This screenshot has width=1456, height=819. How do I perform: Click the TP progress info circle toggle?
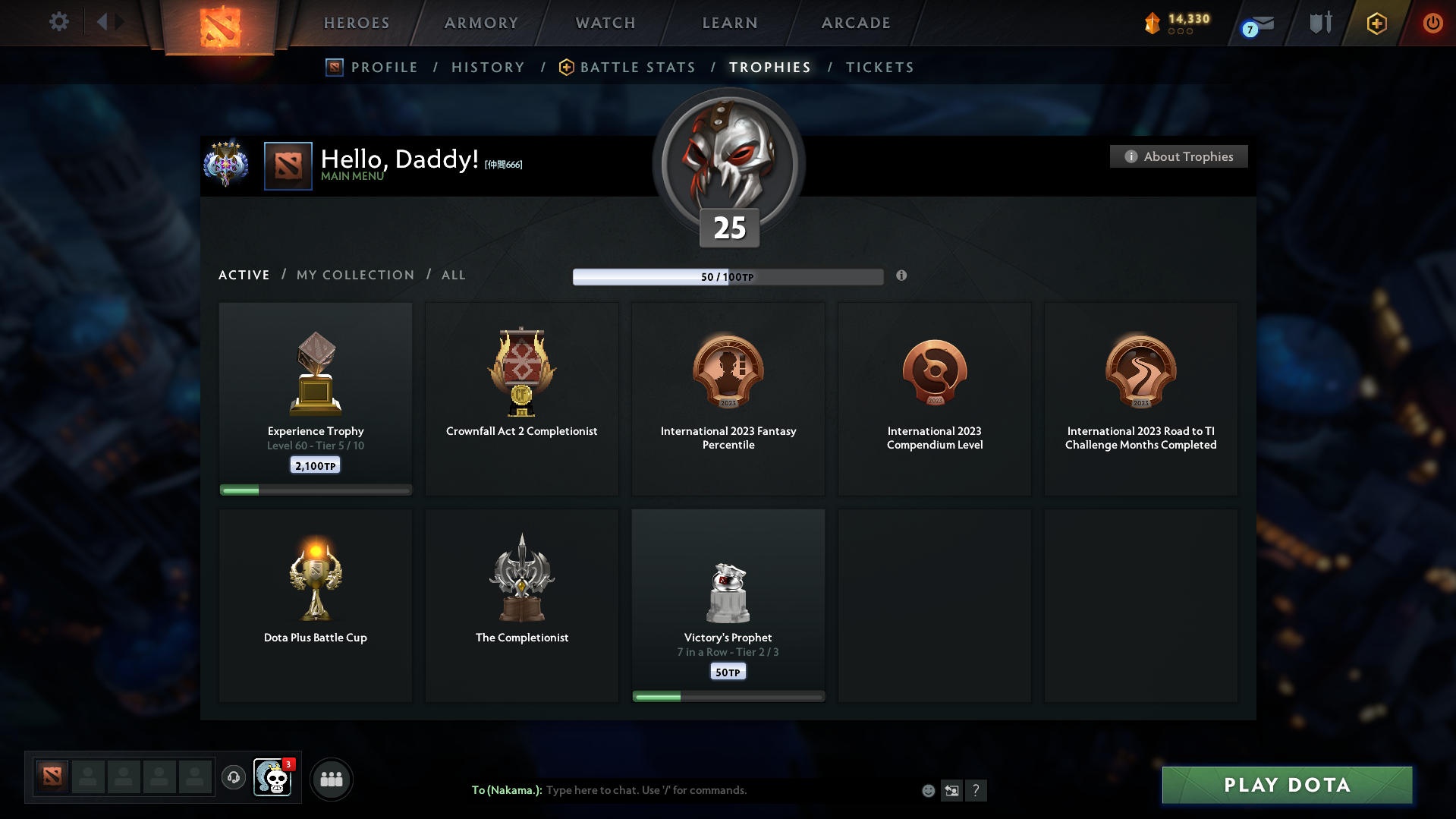902,276
